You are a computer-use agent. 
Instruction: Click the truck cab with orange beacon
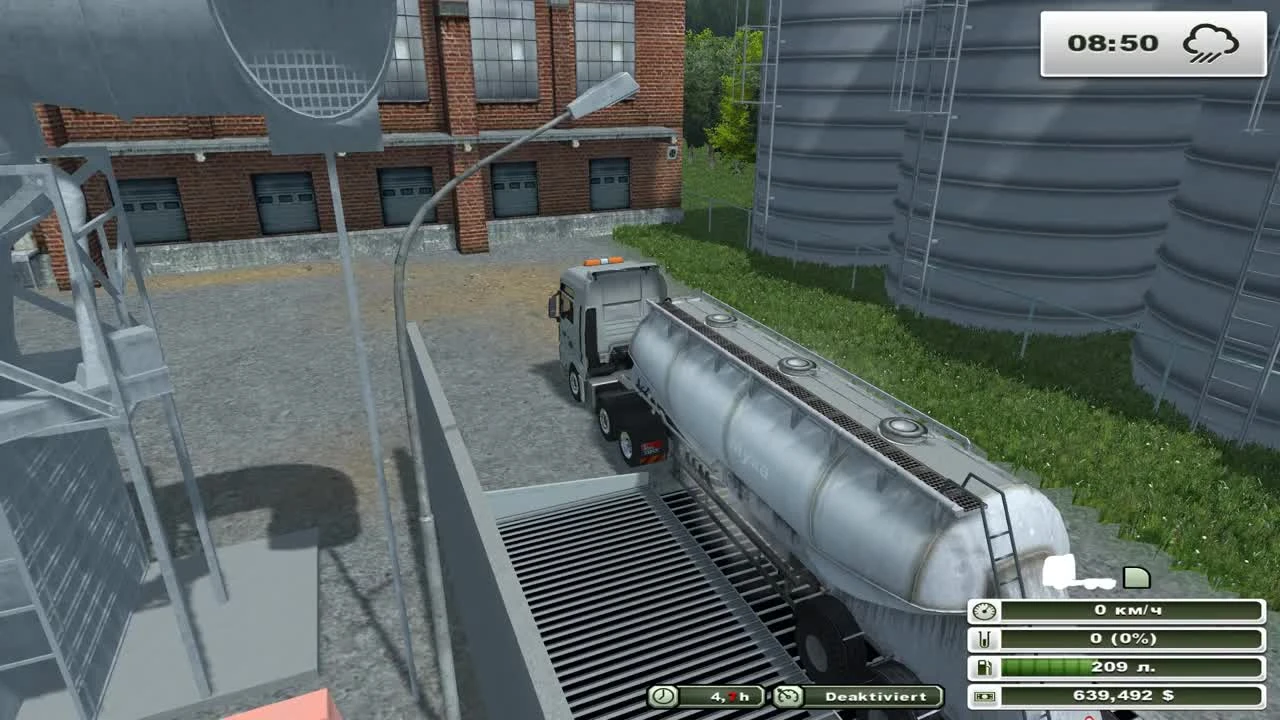coord(600,310)
